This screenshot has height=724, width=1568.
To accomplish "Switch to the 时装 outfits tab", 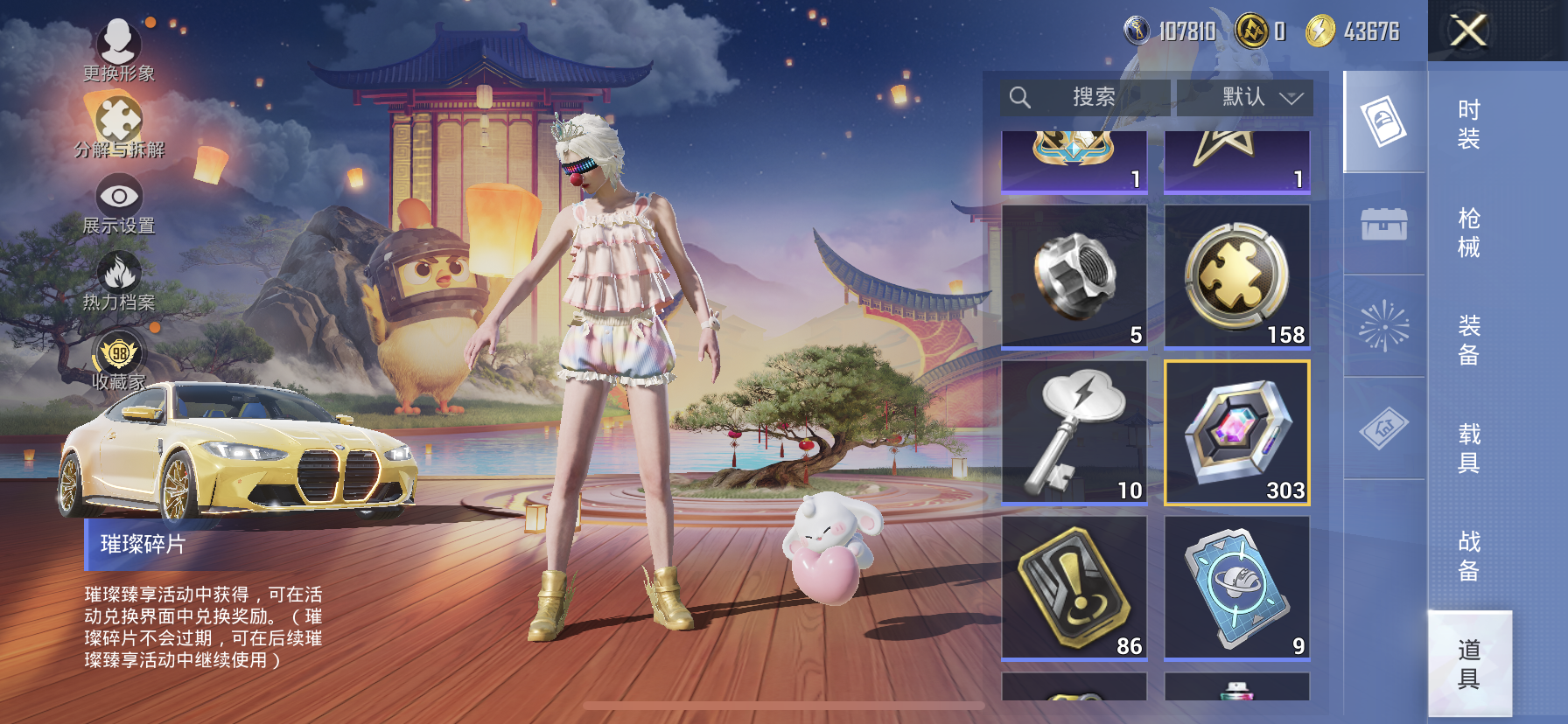I will [x=1469, y=124].
